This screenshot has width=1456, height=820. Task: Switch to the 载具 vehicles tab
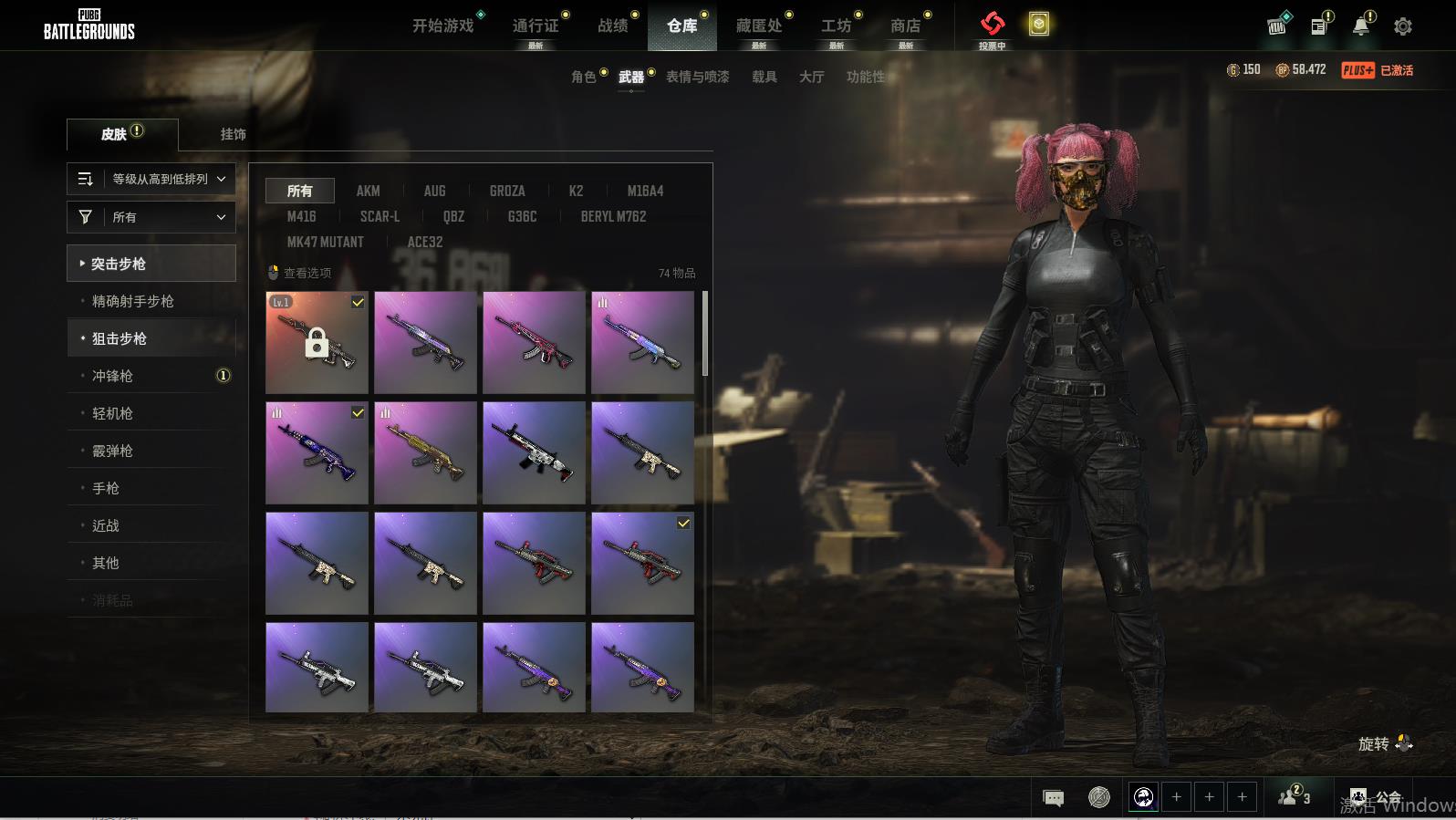764,77
